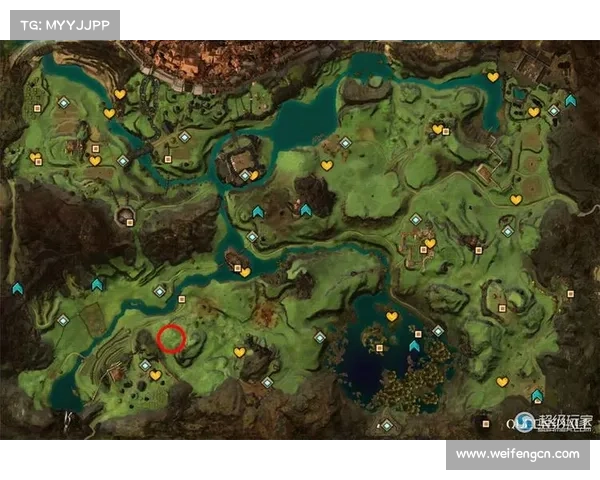
Task: Select the waypoint on the lake island
Action: (x=415, y=346)
